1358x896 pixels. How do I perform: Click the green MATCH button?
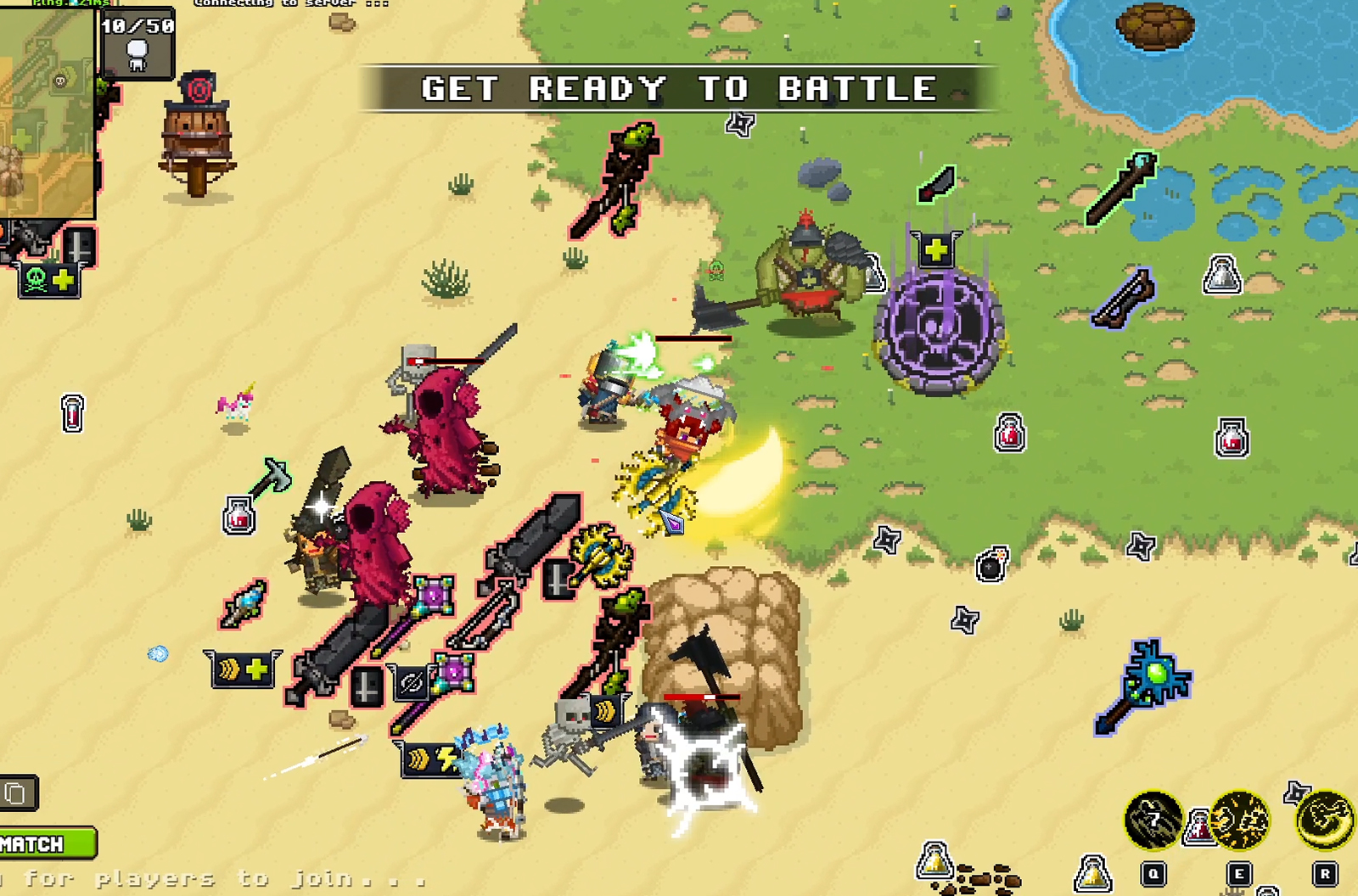[47, 843]
